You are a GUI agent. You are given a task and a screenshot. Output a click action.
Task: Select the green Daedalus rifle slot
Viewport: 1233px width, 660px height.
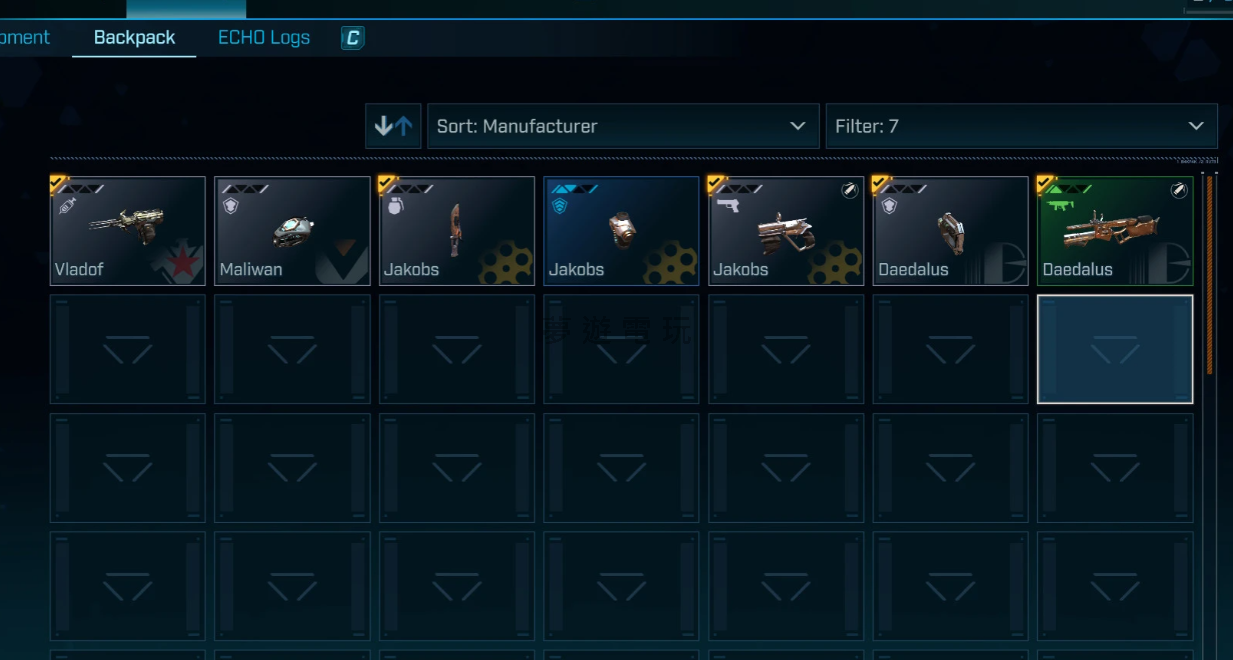click(1115, 231)
